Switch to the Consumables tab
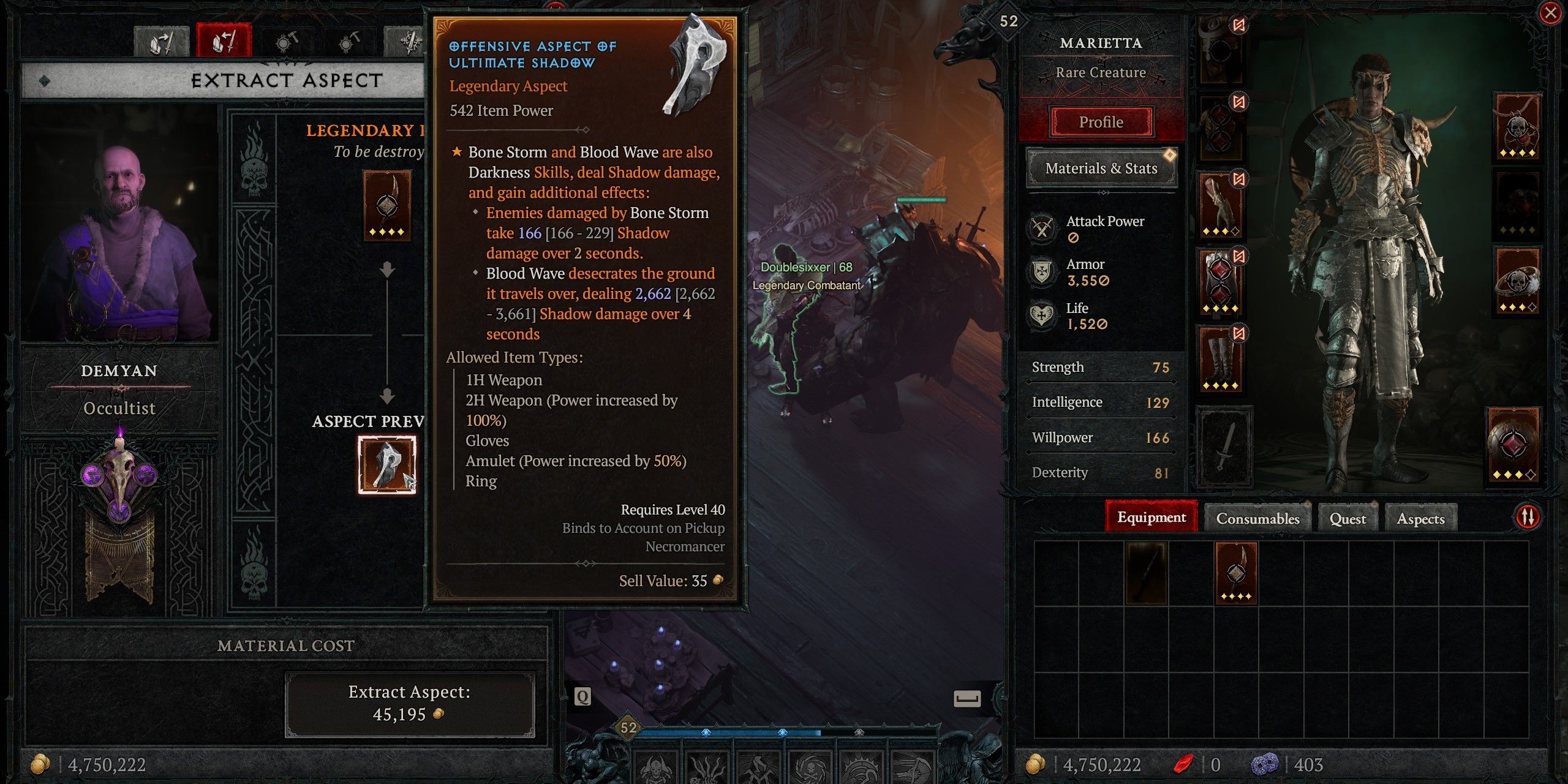The width and height of the screenshot is (1568, 784). 1257,518
